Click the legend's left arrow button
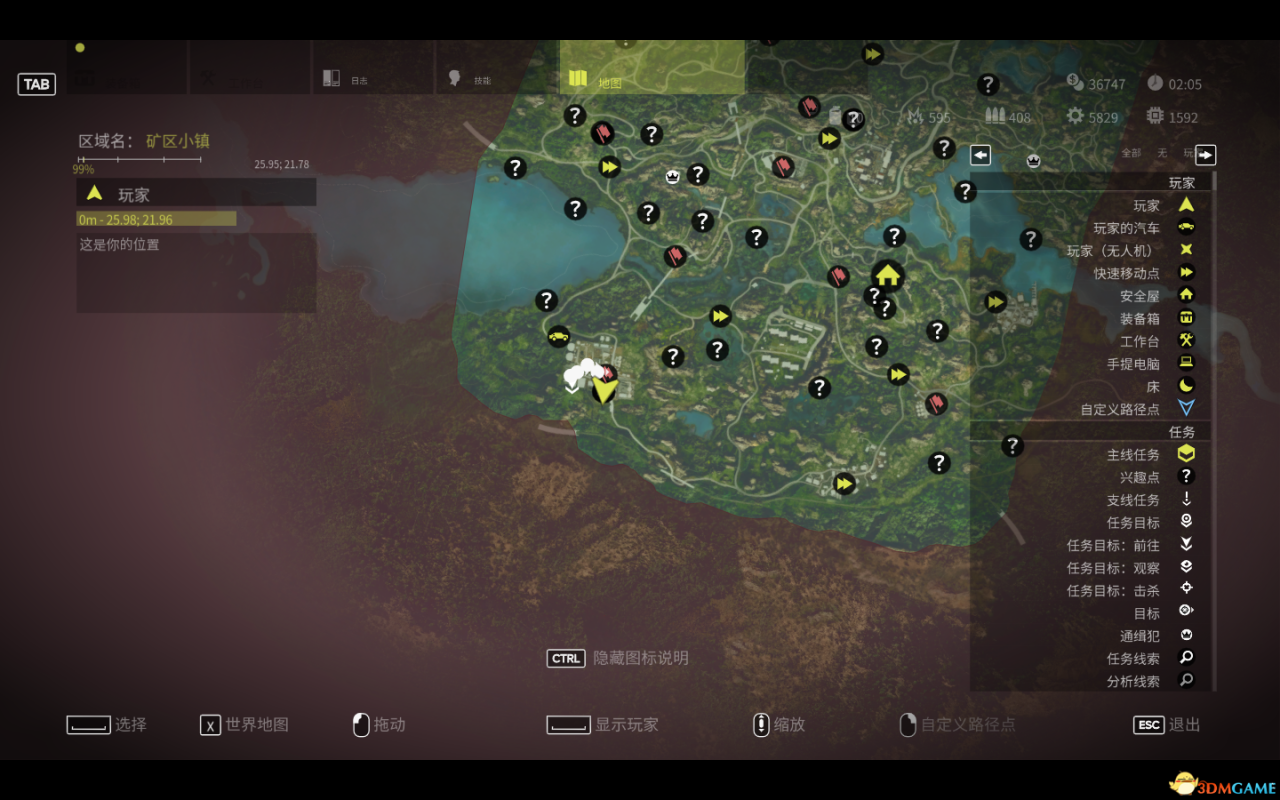Viewport: 1280px width, 800px height. click(980, 154)
